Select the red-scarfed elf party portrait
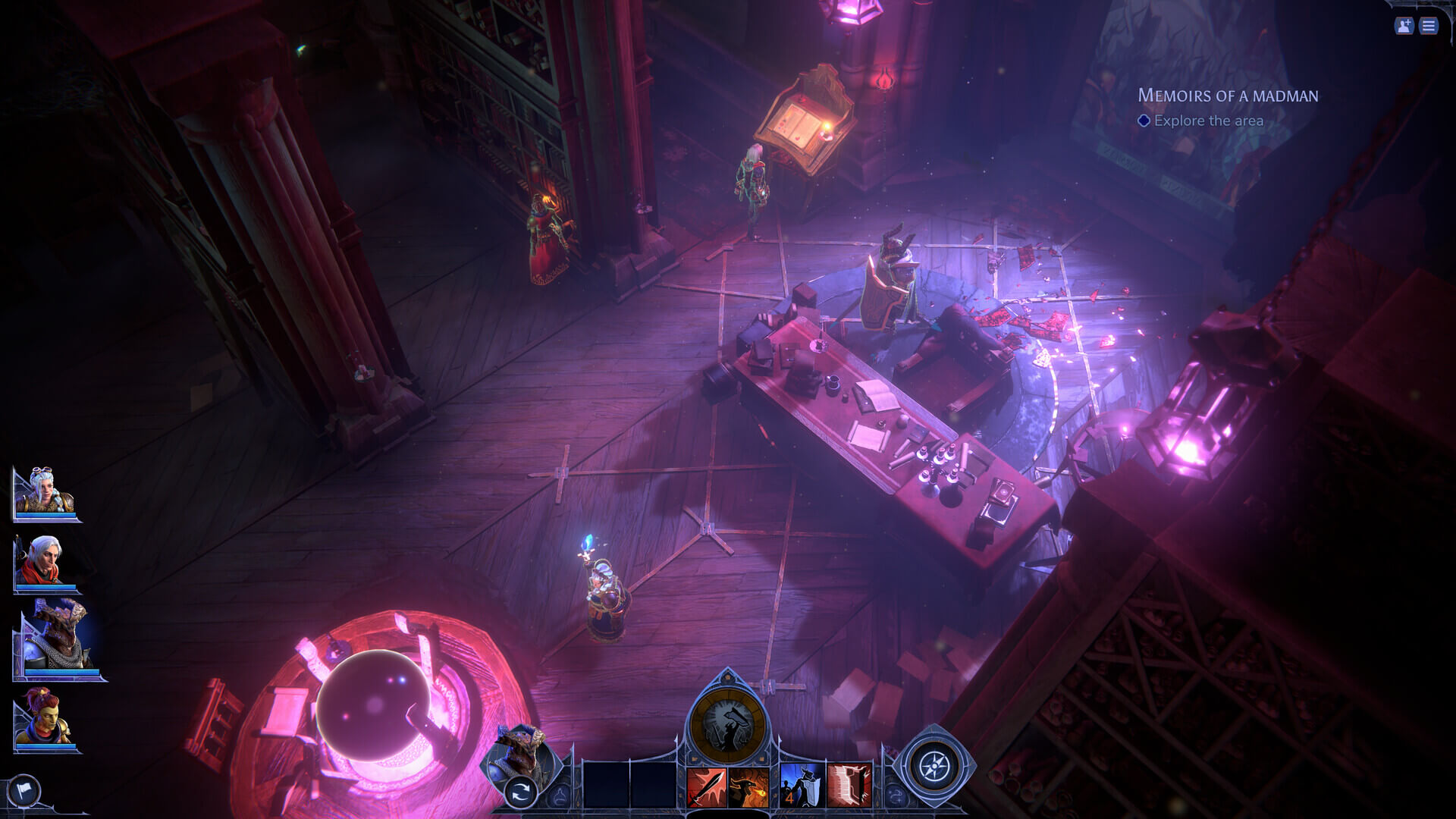 tap(45, 563)
